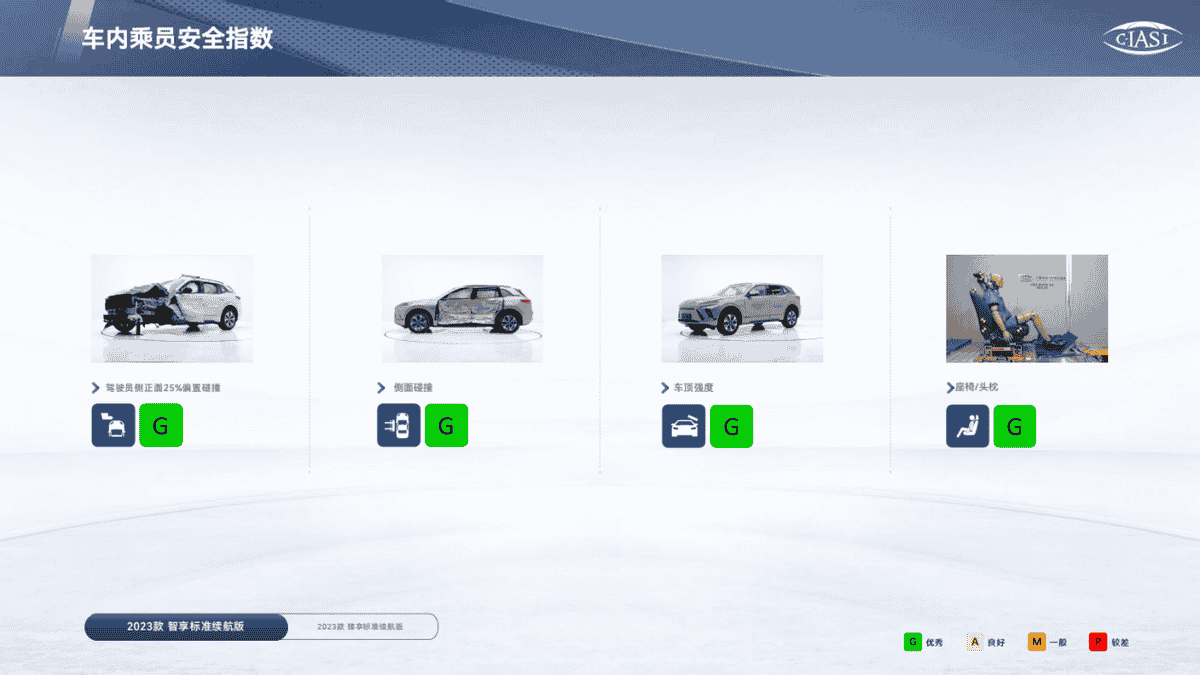1200x675 pixels.
Task: View the side impact crash photo
Action: click(x=462, y=308)
